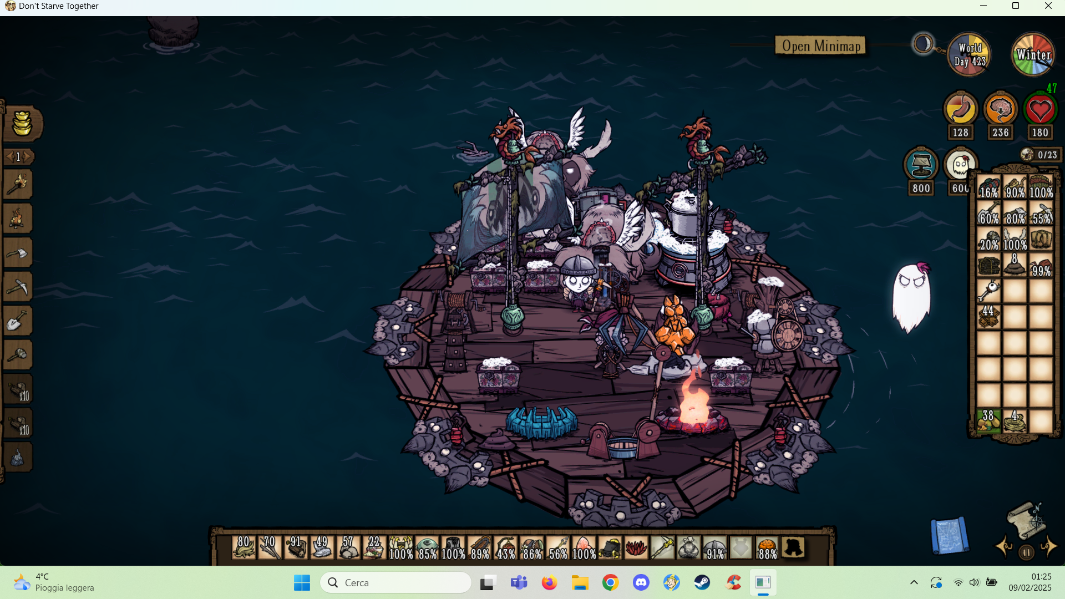Select the inventory slot showing 80

pos(243,547)
